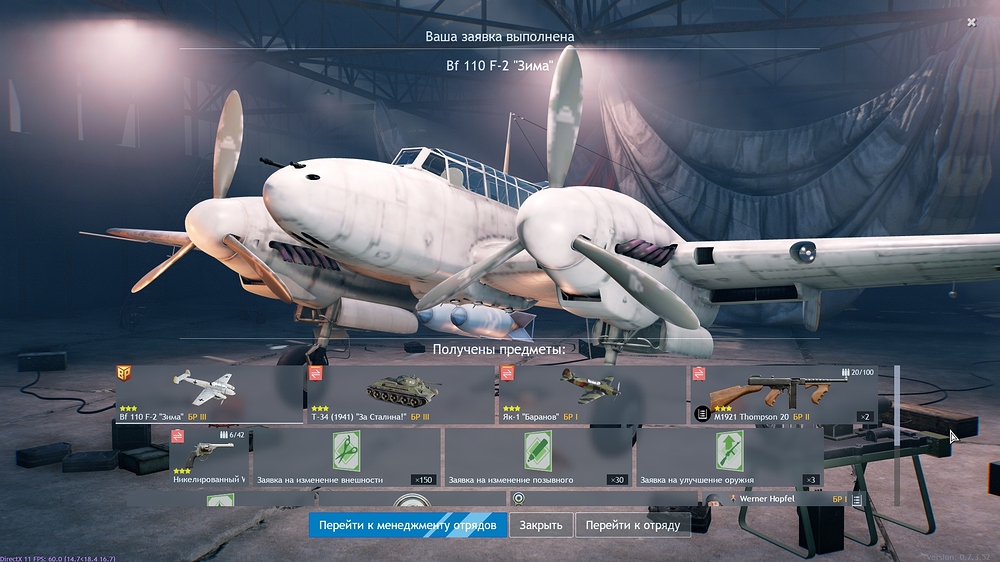
Task: Select the M1921 Thompson 20 weapon card
Action: [784, 394]
